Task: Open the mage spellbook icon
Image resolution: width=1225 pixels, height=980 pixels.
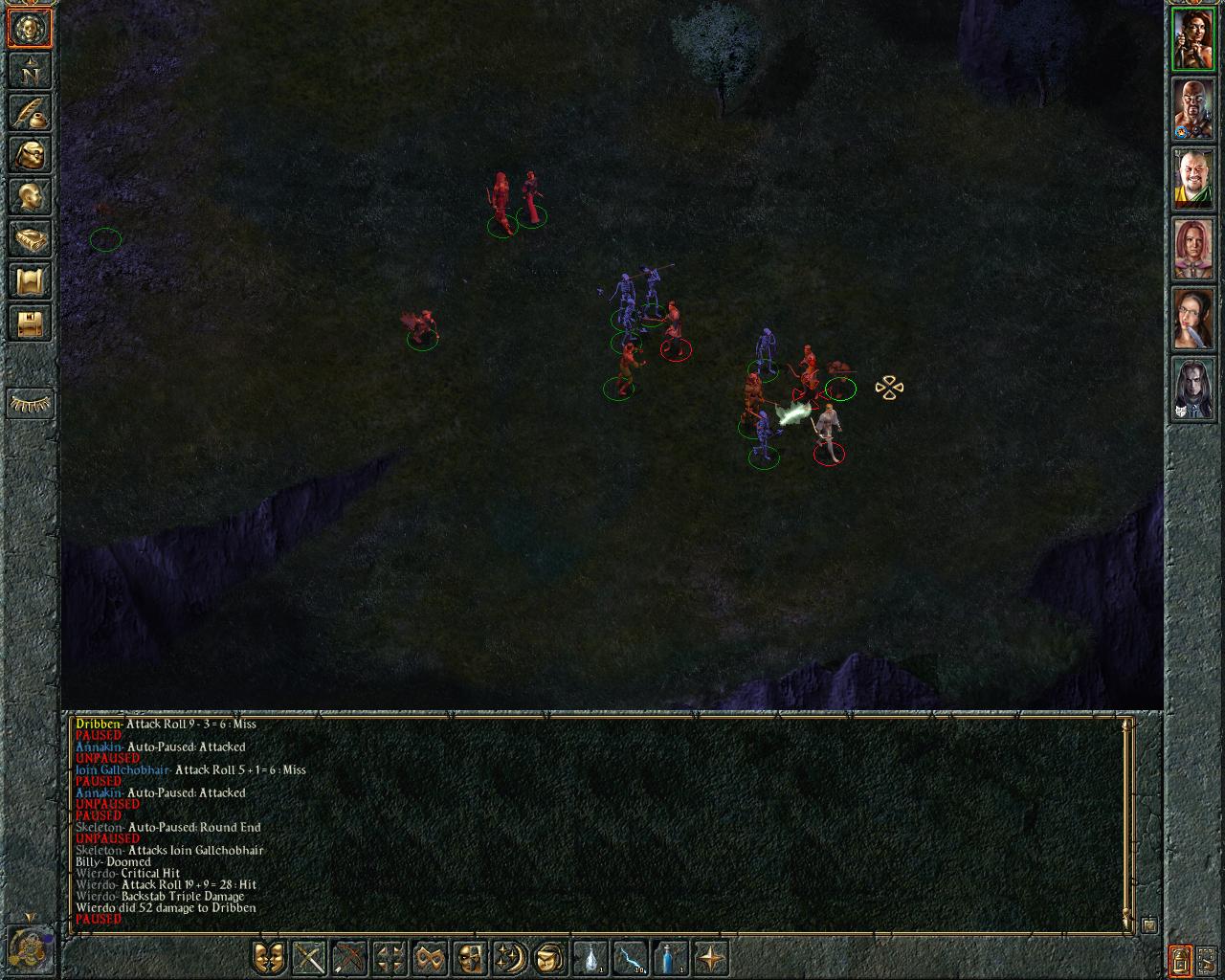Action: click(30, 238)
